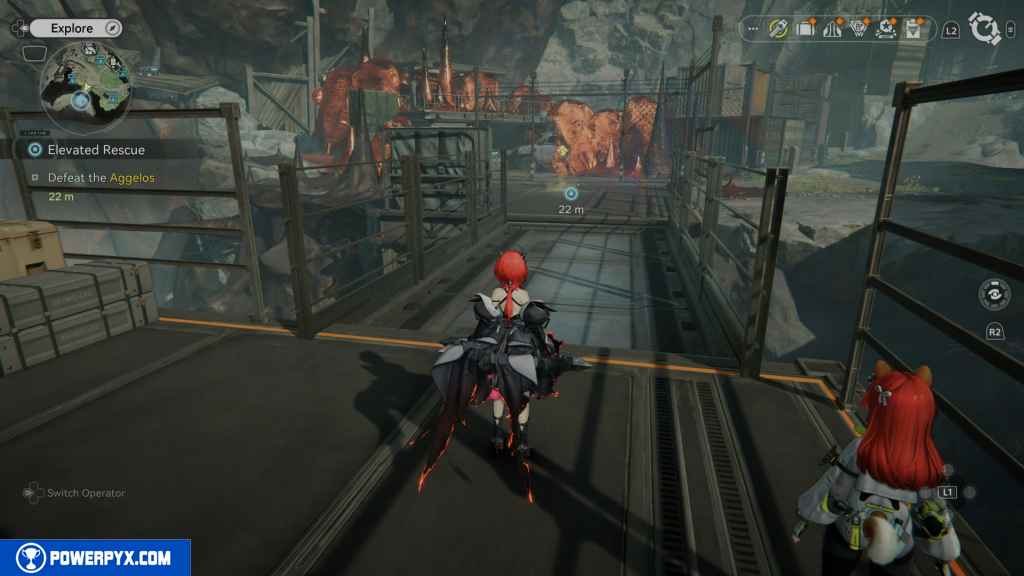Image resolution: width=1024 pixels, height=576 pixels.
Task: Click the large circular ring icon
Action: coord(985,29)
